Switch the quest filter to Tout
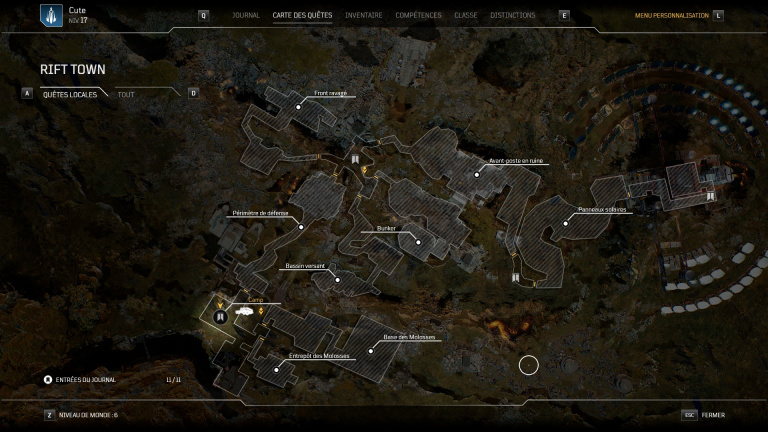 (126, 94)
